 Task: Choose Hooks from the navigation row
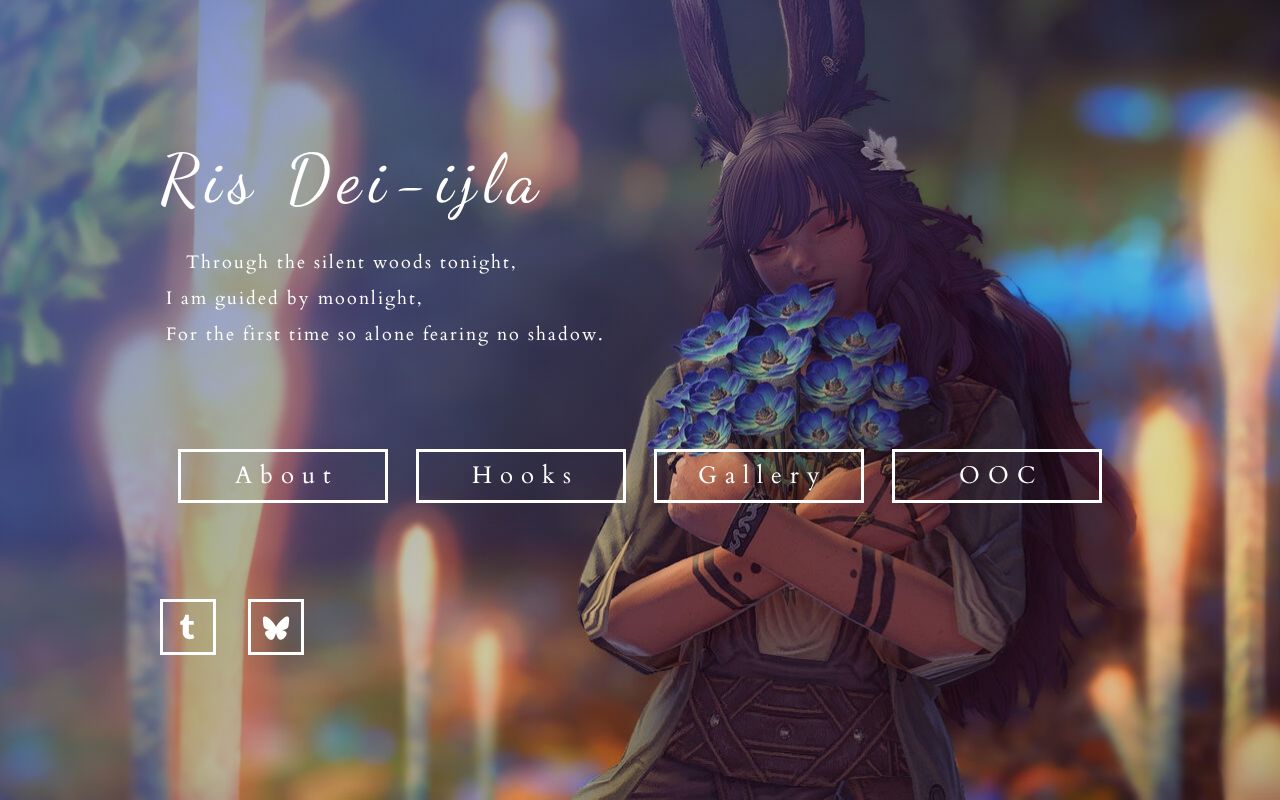[520, 476]
